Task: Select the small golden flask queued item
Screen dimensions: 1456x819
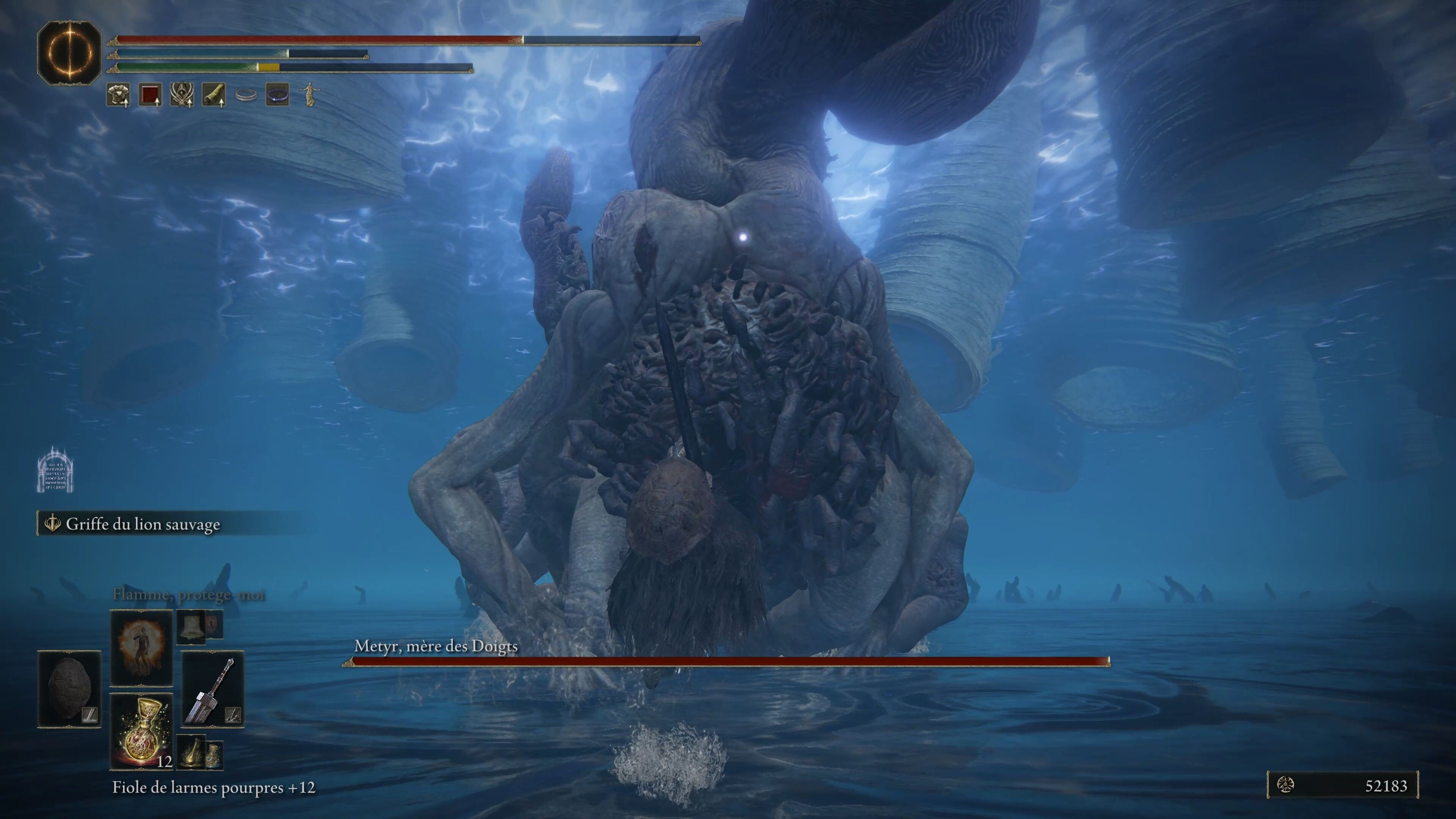Action: (x=193, y=753)
